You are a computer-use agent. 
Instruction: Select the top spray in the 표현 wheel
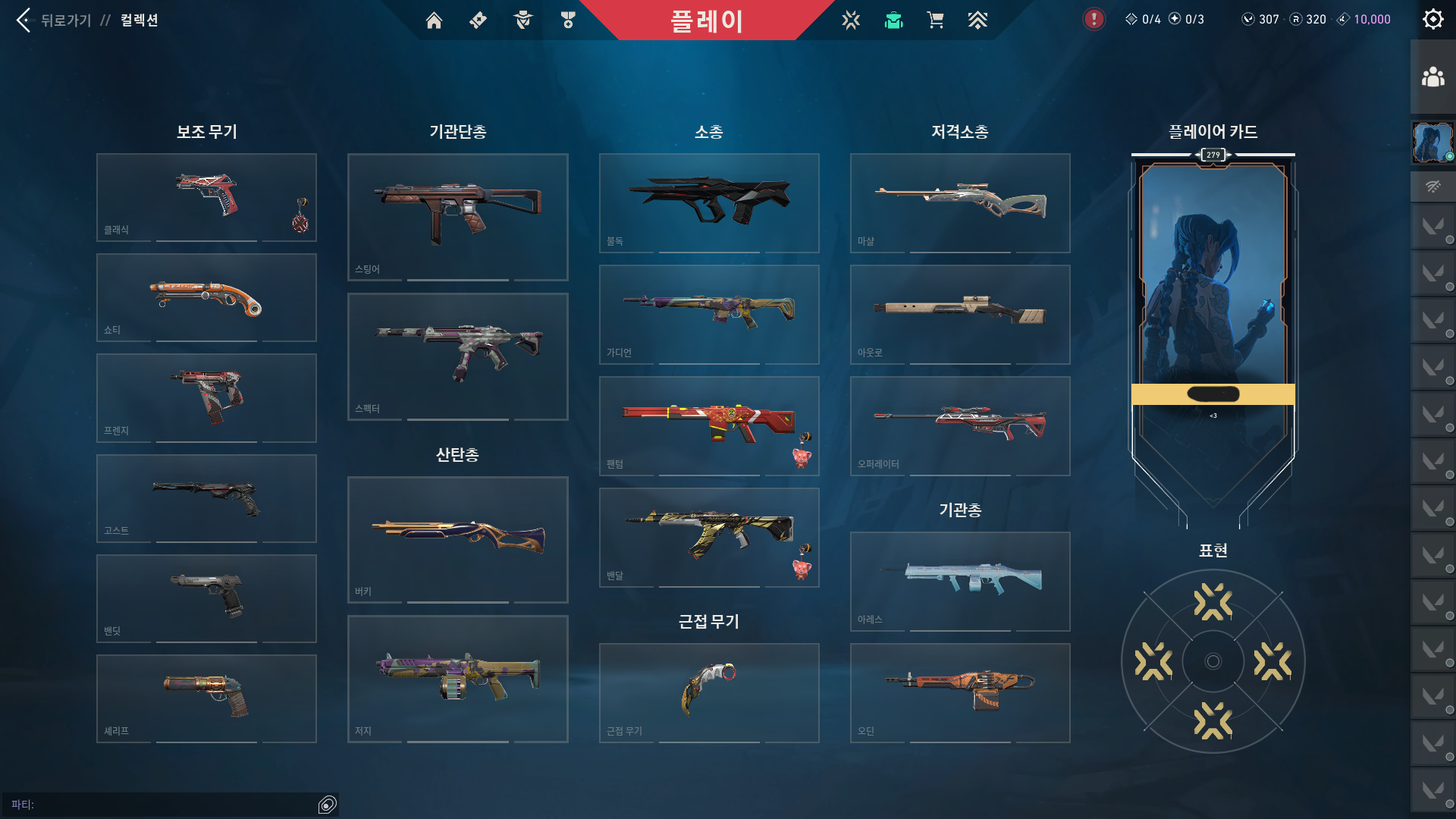tap(1213, 601)
